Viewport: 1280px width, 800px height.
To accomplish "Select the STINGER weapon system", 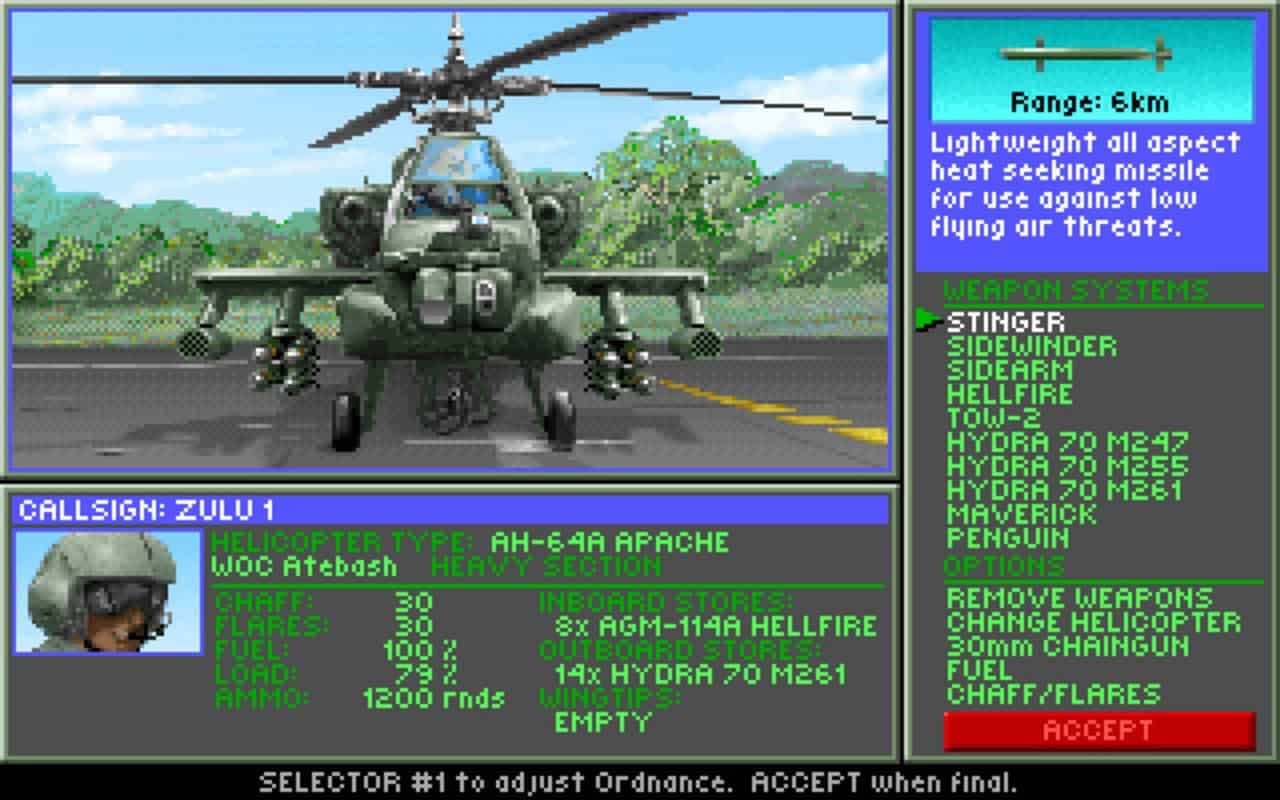I will point(1005,322).
